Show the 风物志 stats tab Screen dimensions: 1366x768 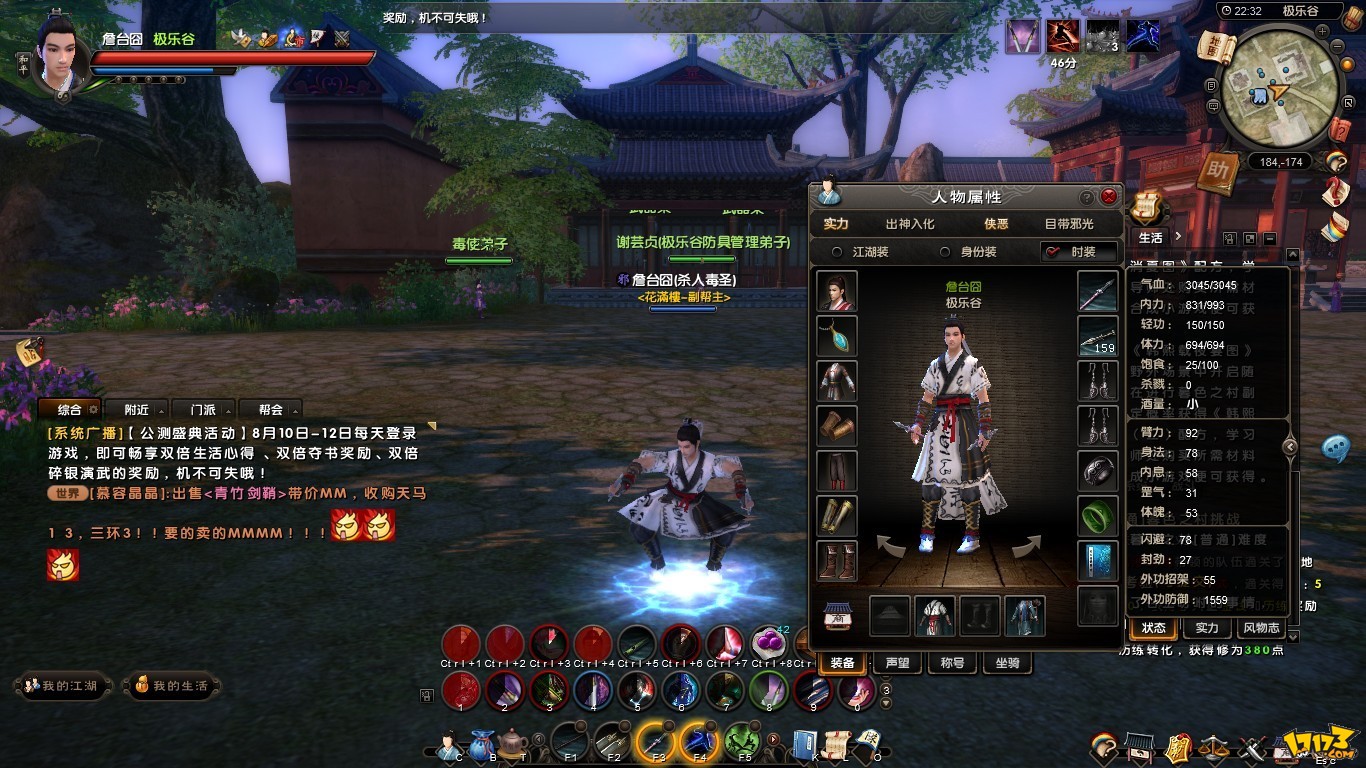(x=1261, y=628)
